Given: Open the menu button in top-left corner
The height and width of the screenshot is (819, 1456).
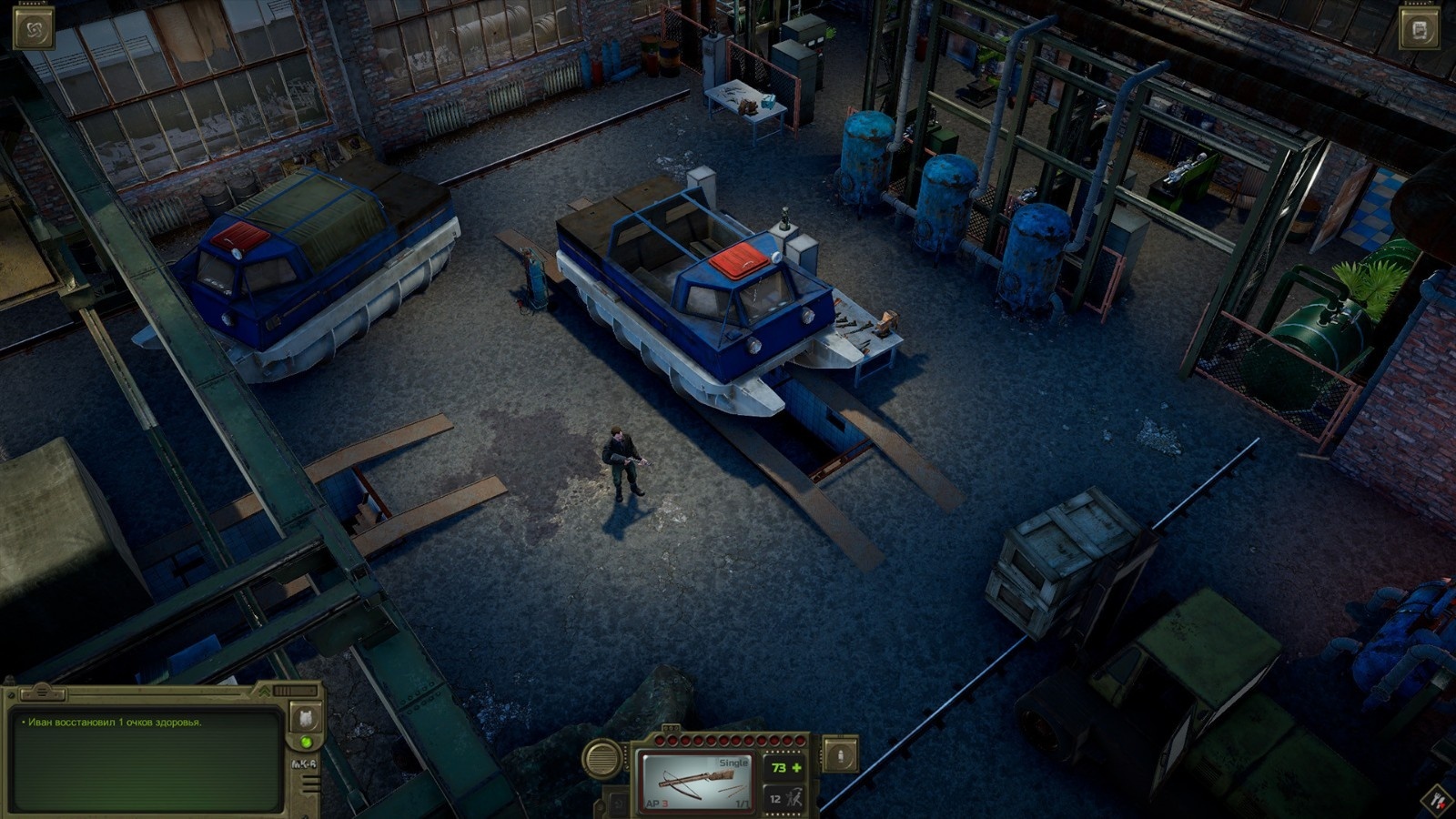Looking at the screenshot, I should [34, 27].
